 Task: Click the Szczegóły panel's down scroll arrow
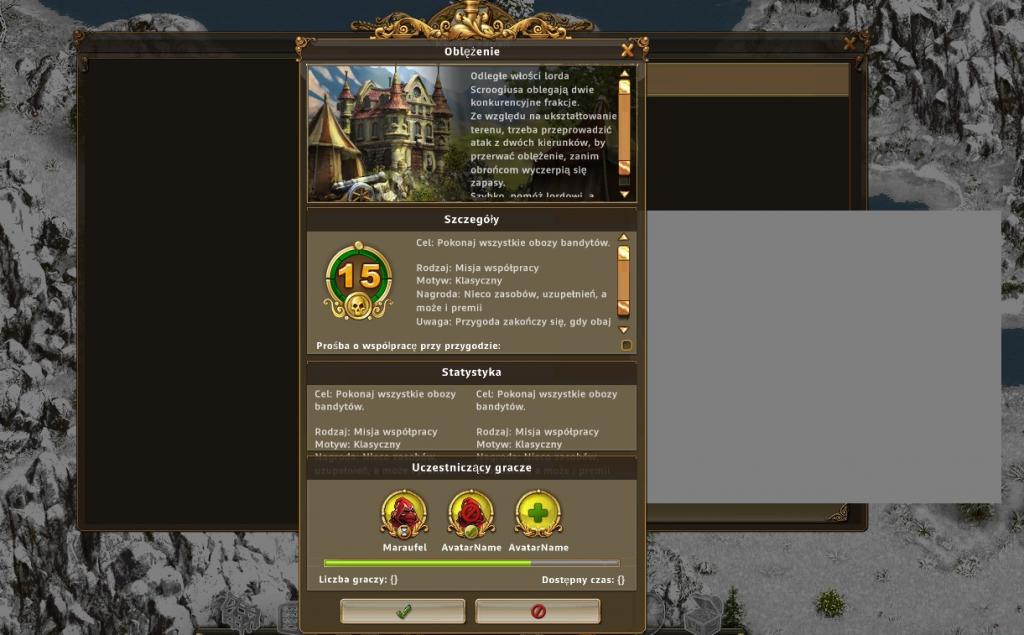[624, 329]
